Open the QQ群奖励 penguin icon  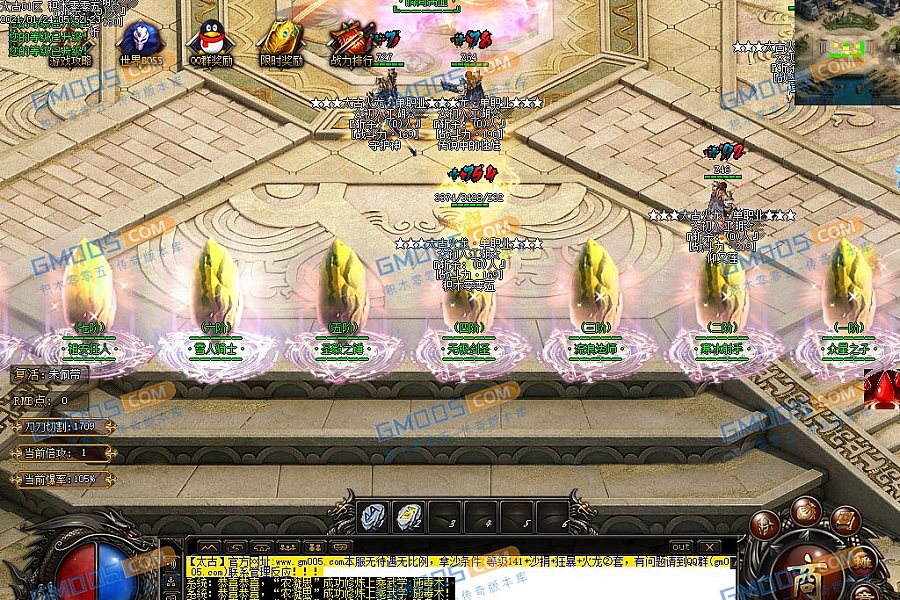point(211,40)
